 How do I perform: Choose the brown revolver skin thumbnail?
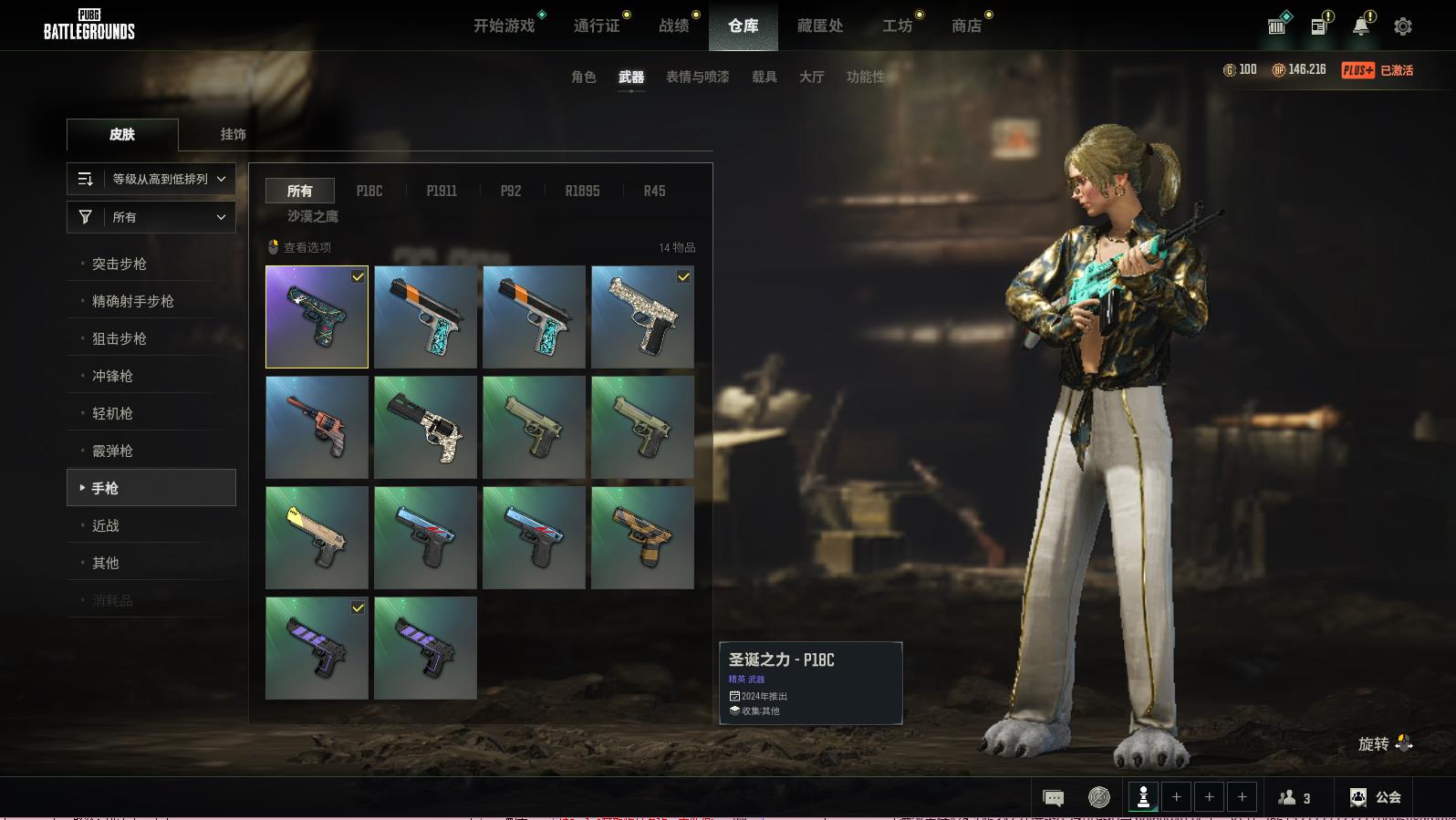click(x=317, y=427)
